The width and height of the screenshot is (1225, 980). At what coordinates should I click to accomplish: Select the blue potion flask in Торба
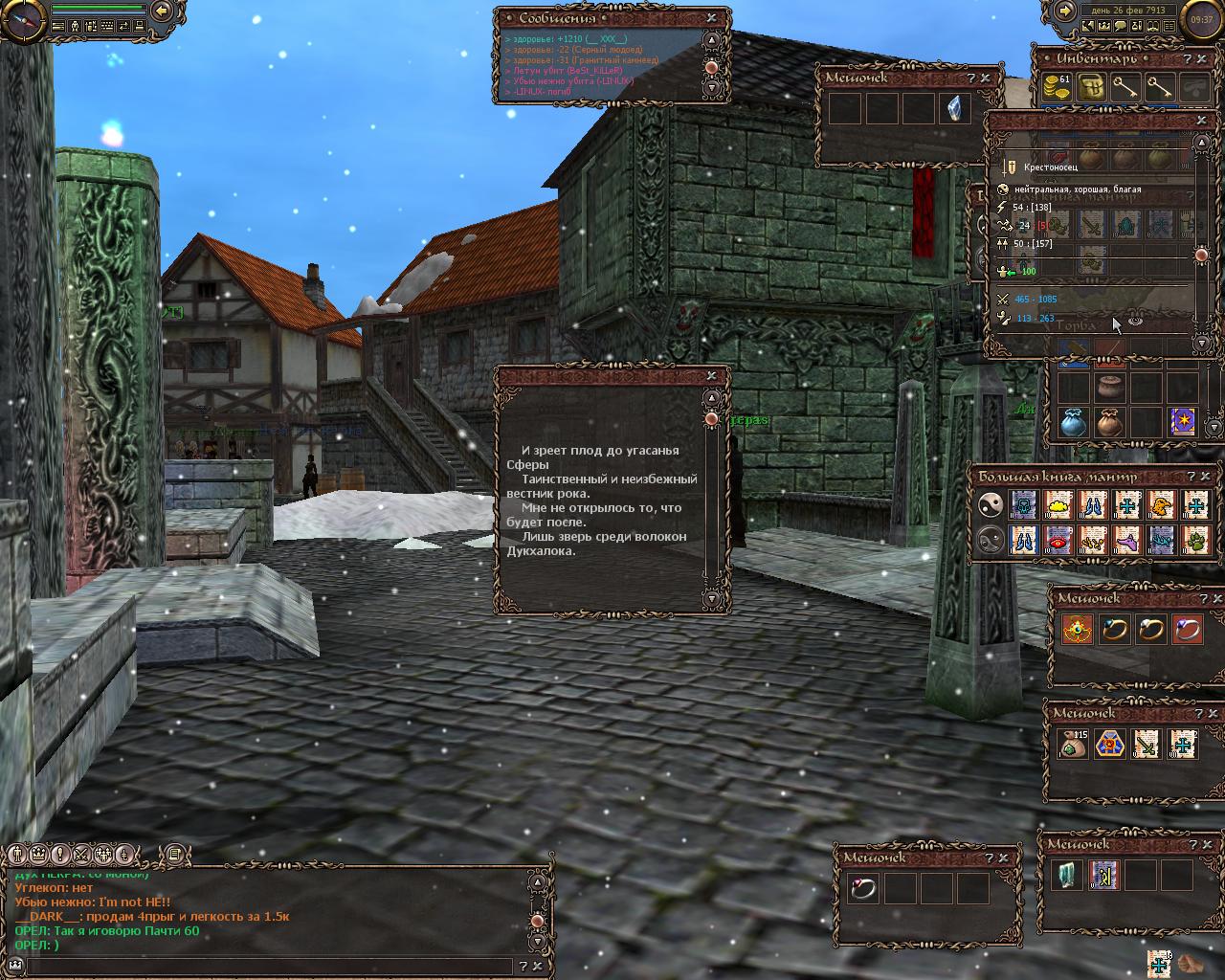(1073, 422)
